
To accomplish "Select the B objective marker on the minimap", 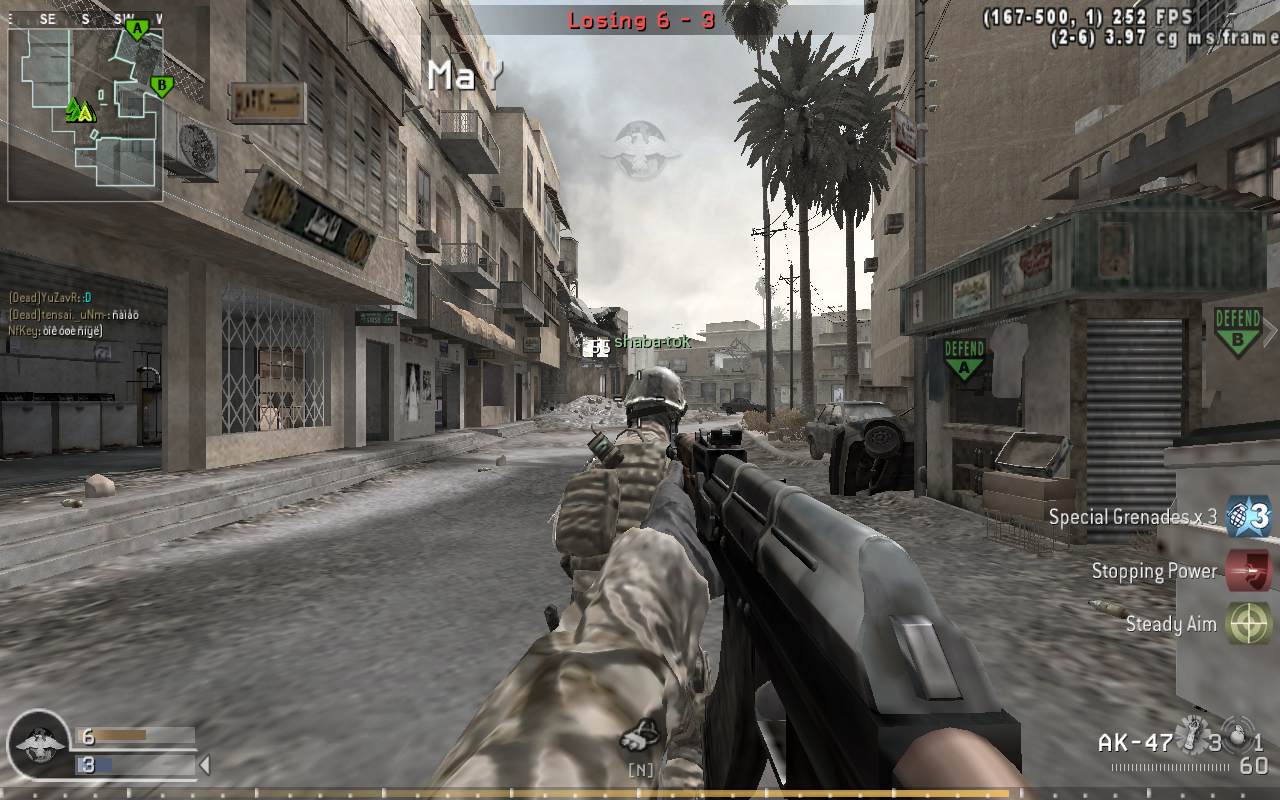I will 159,86.
